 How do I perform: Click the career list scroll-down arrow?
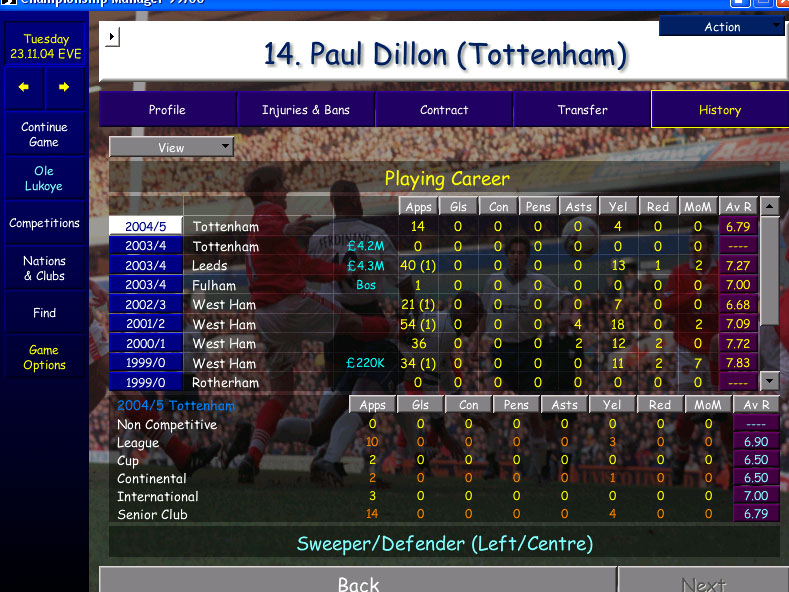[x=769, y=381]
